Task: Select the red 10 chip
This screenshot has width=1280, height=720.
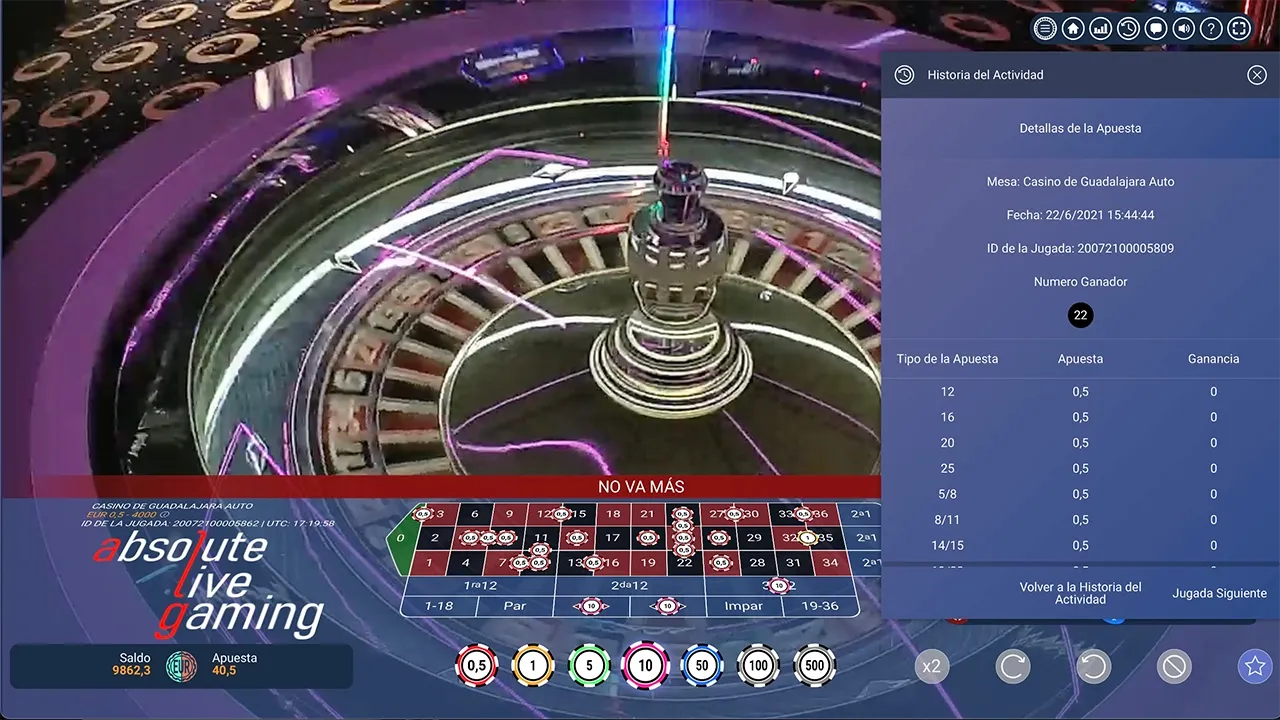Action: [x=646, y=665]
